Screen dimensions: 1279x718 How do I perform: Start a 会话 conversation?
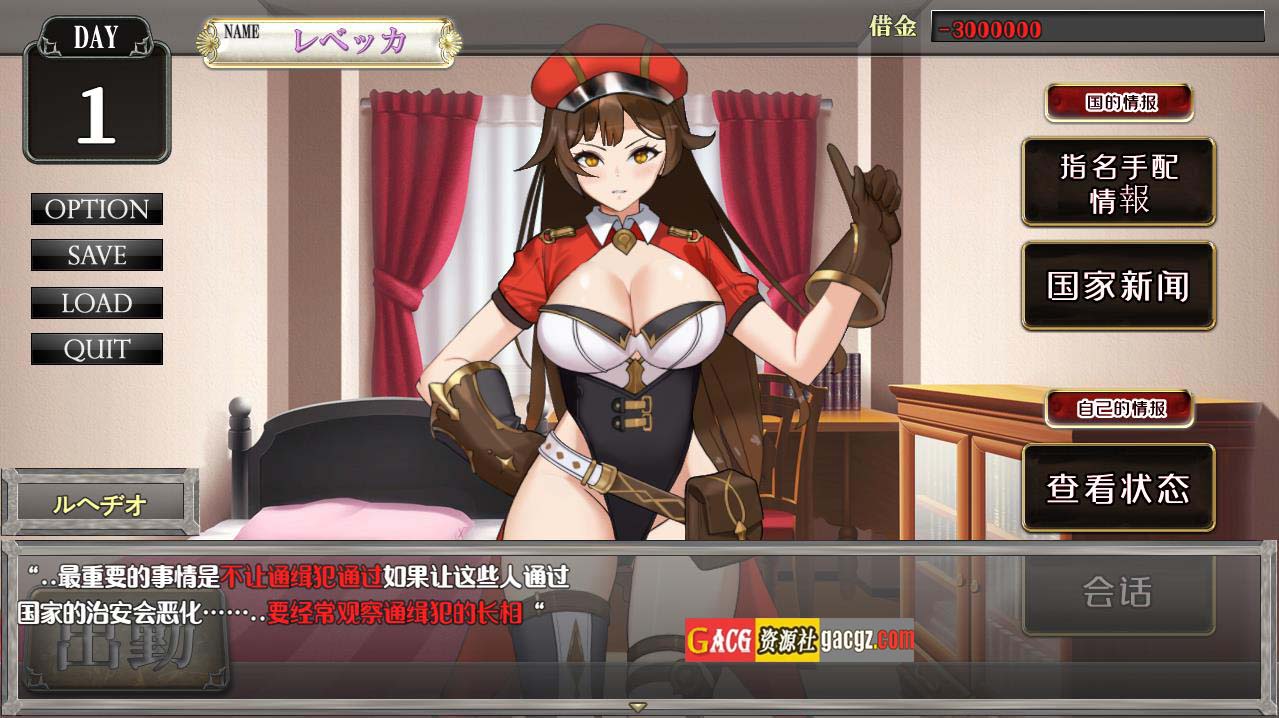pyautogui.click(x=1118, y=593)
